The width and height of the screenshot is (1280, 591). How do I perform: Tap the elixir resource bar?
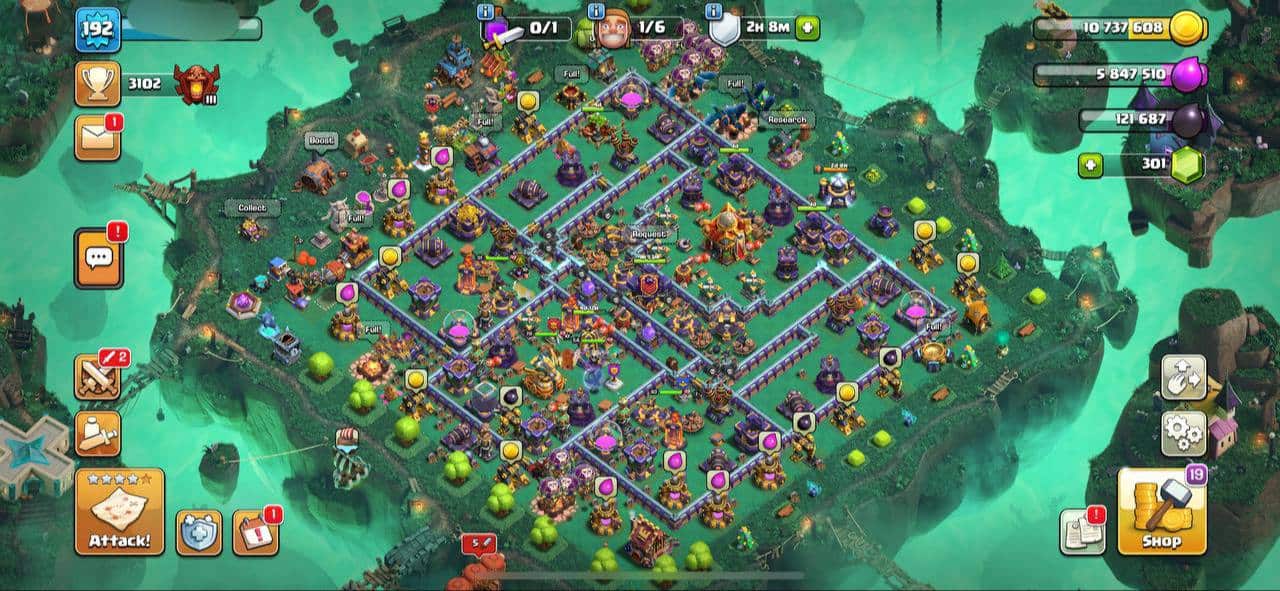tap(1120, 74)
